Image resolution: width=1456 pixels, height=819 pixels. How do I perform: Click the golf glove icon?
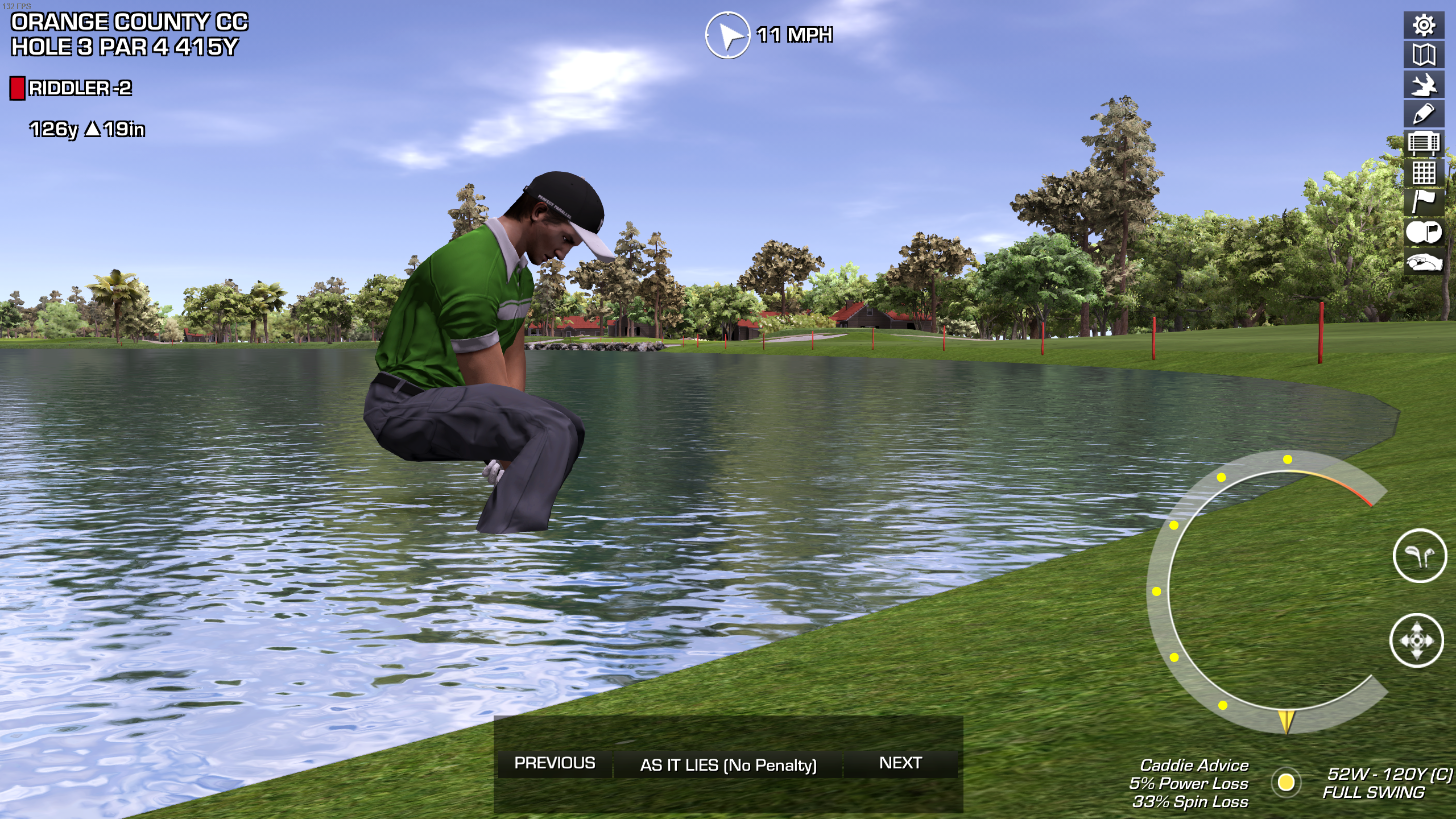1424,262
